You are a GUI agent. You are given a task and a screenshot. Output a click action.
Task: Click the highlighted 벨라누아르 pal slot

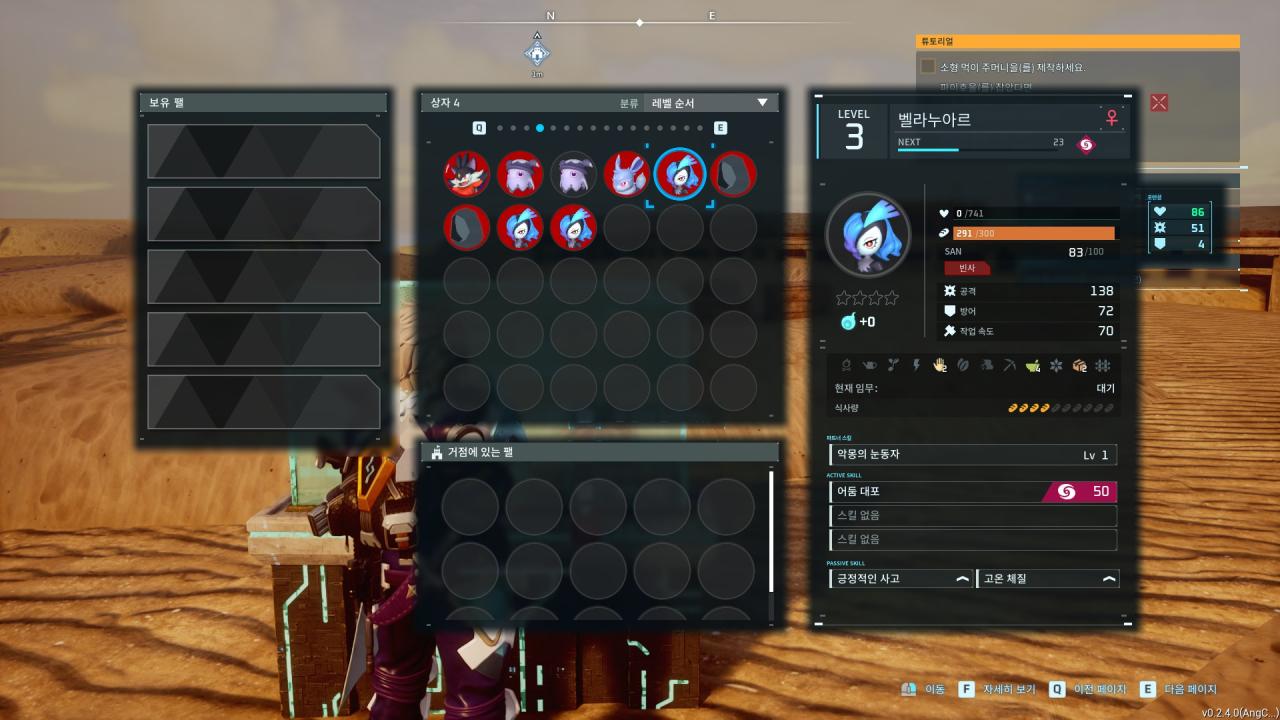pos(680,174)
